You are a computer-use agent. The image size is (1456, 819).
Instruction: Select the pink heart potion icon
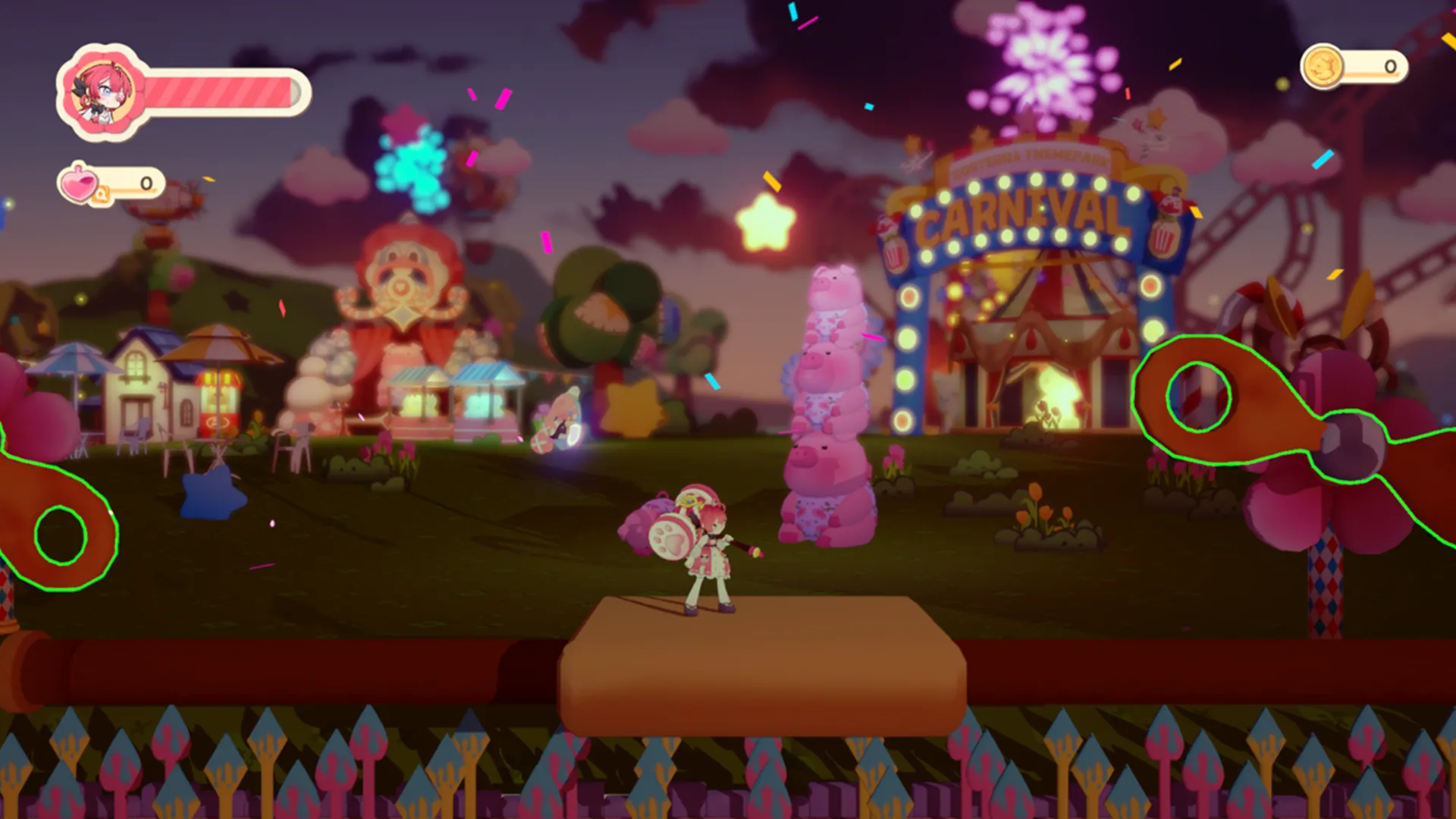point(80,183)
